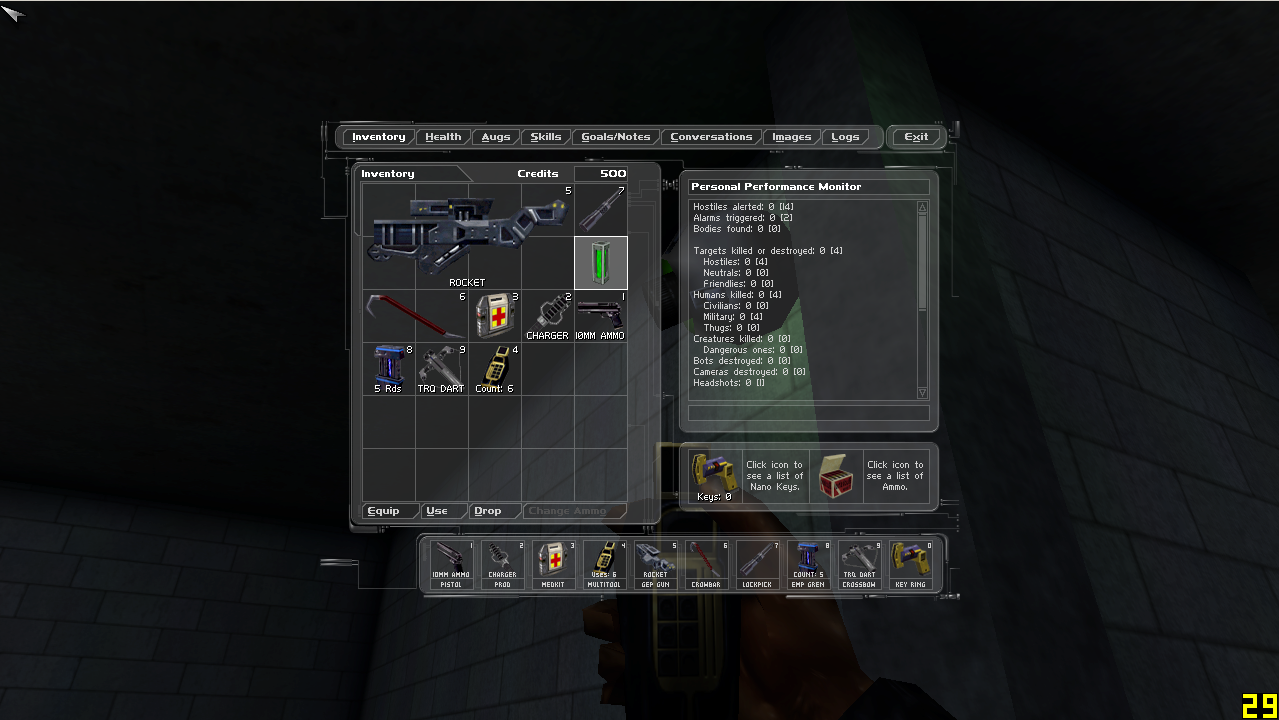This screenshot has width=1279, height=720.
Task: Open the Health tab
Action: [x=443, y=137]
